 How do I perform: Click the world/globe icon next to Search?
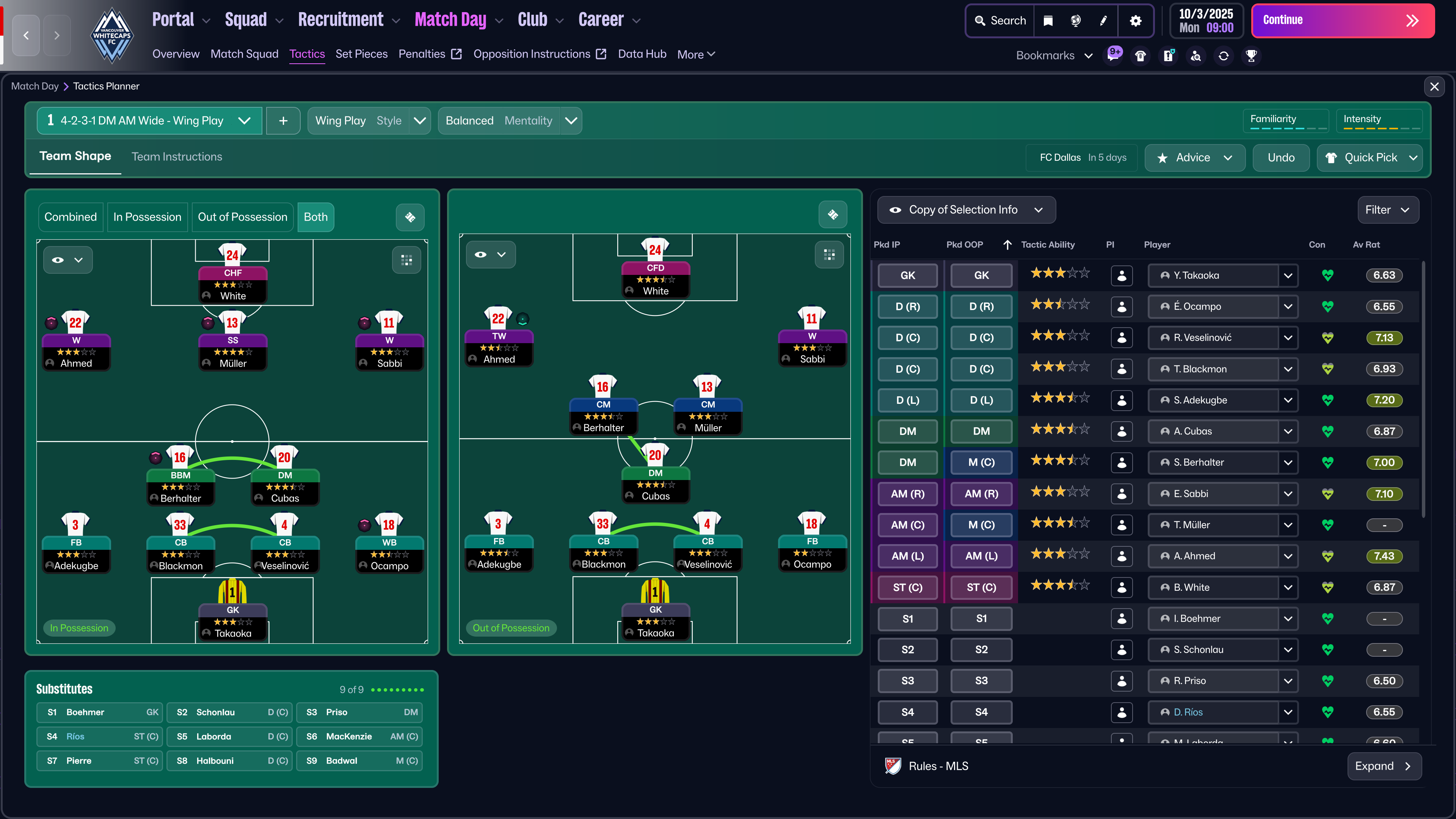click(1076, 21)
